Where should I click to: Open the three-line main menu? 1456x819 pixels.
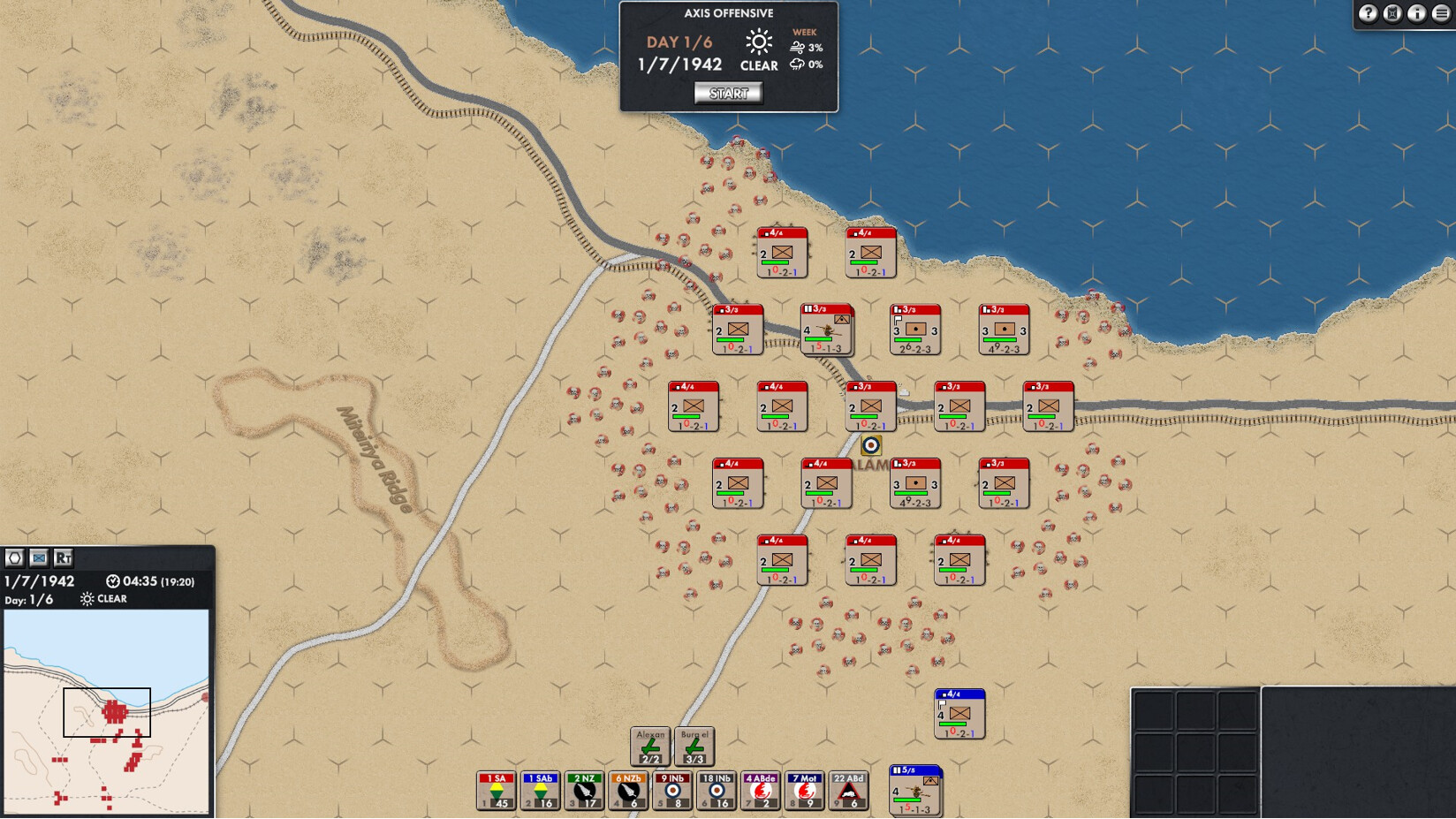(x=1441, y=13)
